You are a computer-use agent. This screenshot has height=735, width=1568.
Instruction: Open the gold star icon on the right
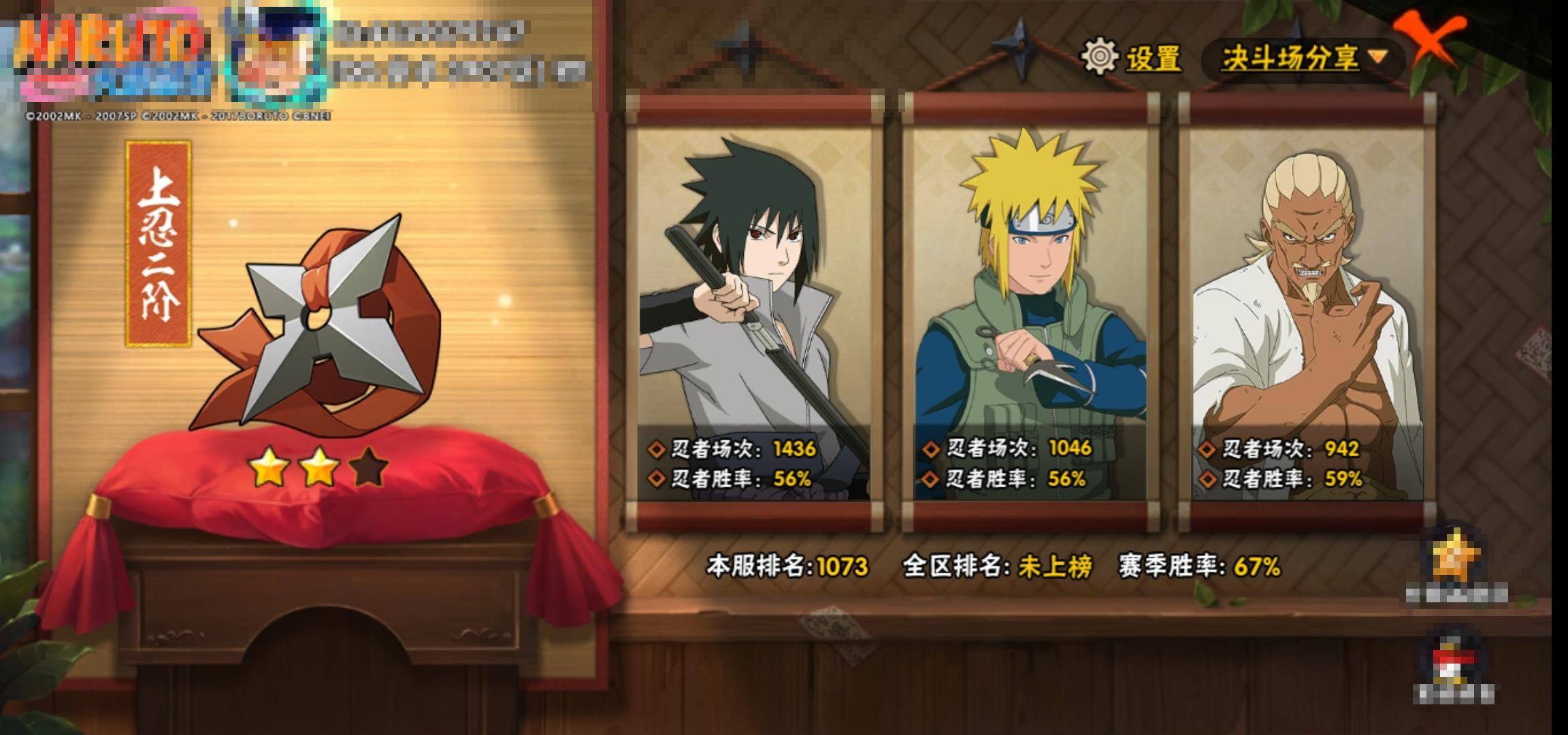click(x=1455, y=559)
